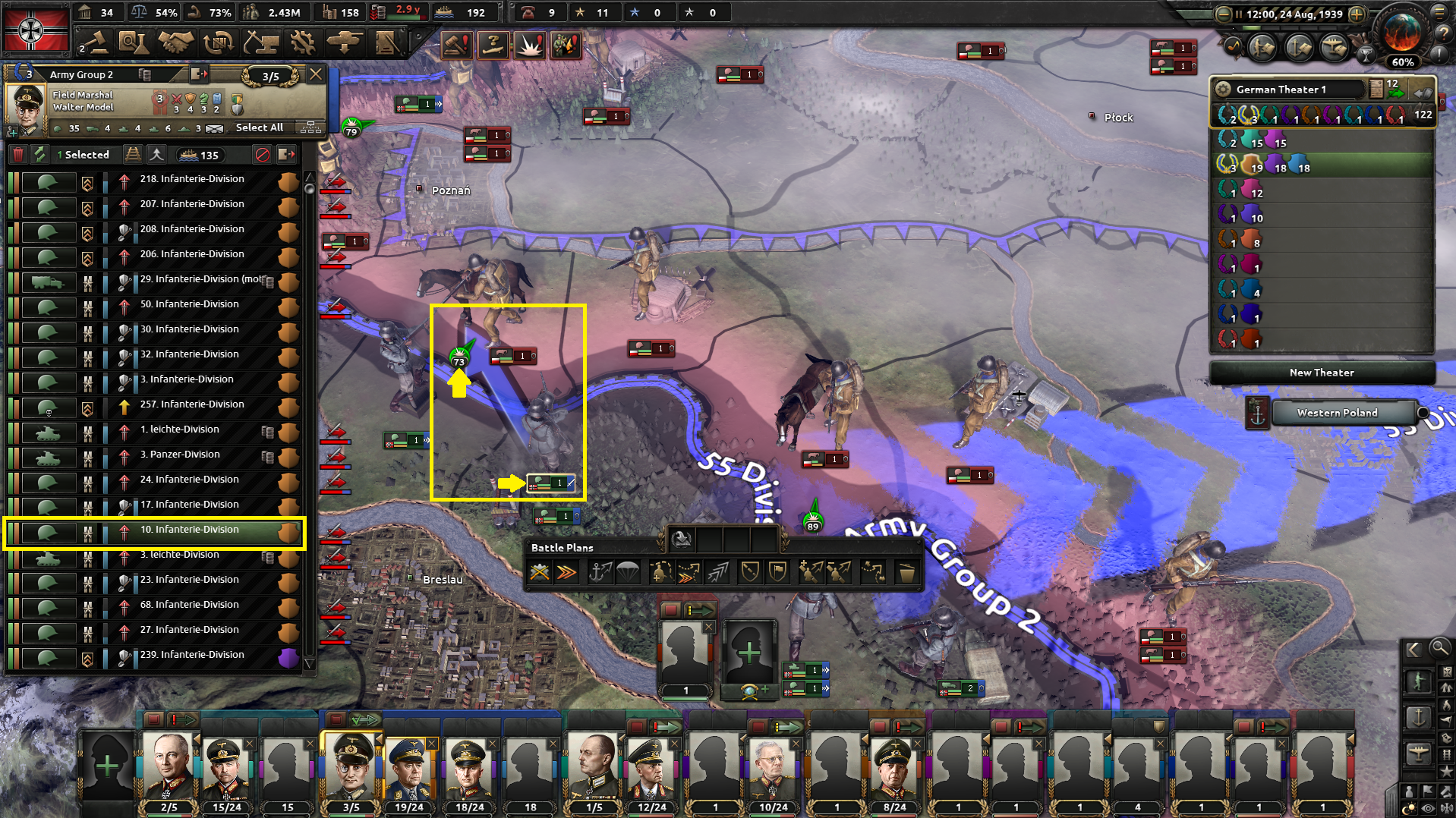Image resolution: width=1456 pixels, height=818 pixels.
Task: Toggle air transfer movement via plane icon
Action: tap(156, 154)
